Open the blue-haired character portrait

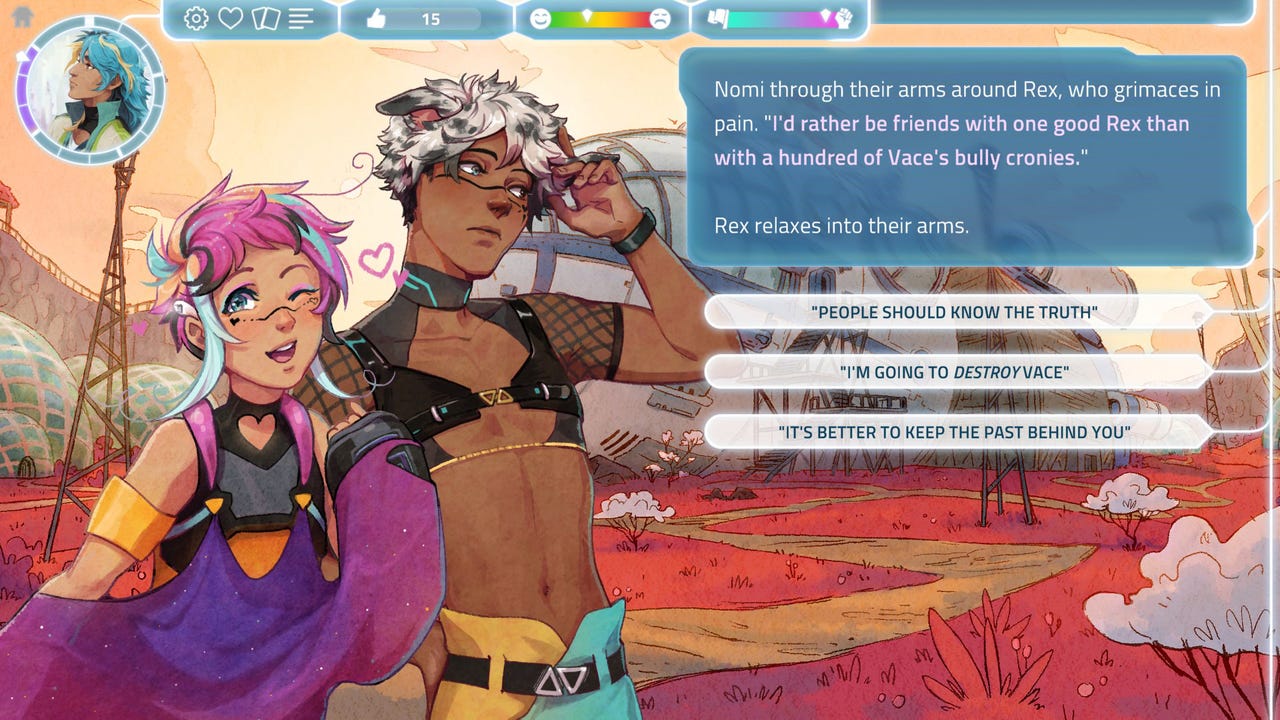click(x=92, y=90)
